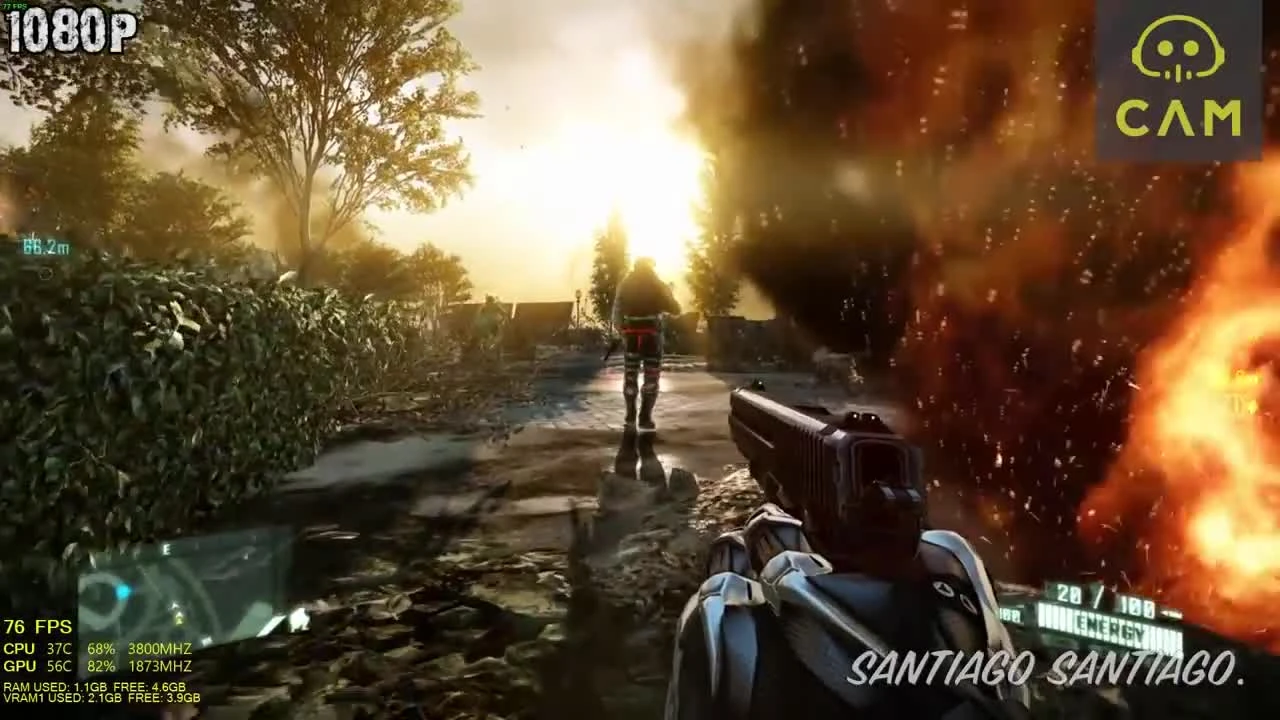
Task: Click the SANTIAGO SANTIAGO watermark text
Action: click(x=1045, y=668)
